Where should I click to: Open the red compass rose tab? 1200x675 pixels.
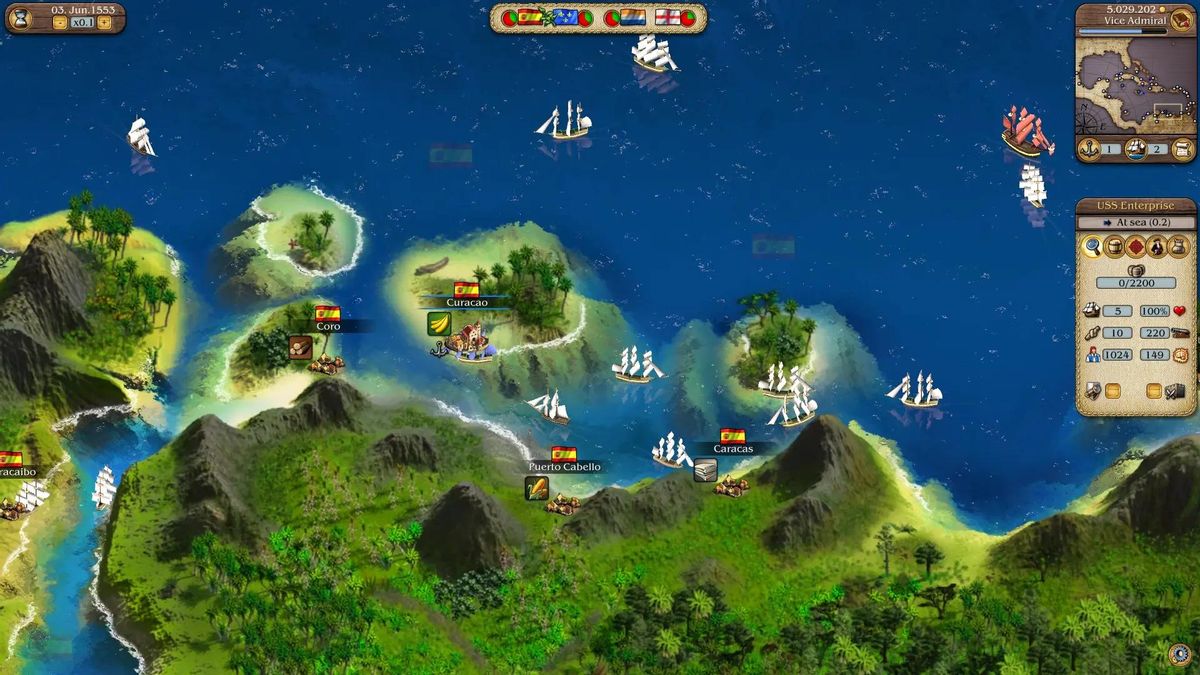1136,246
